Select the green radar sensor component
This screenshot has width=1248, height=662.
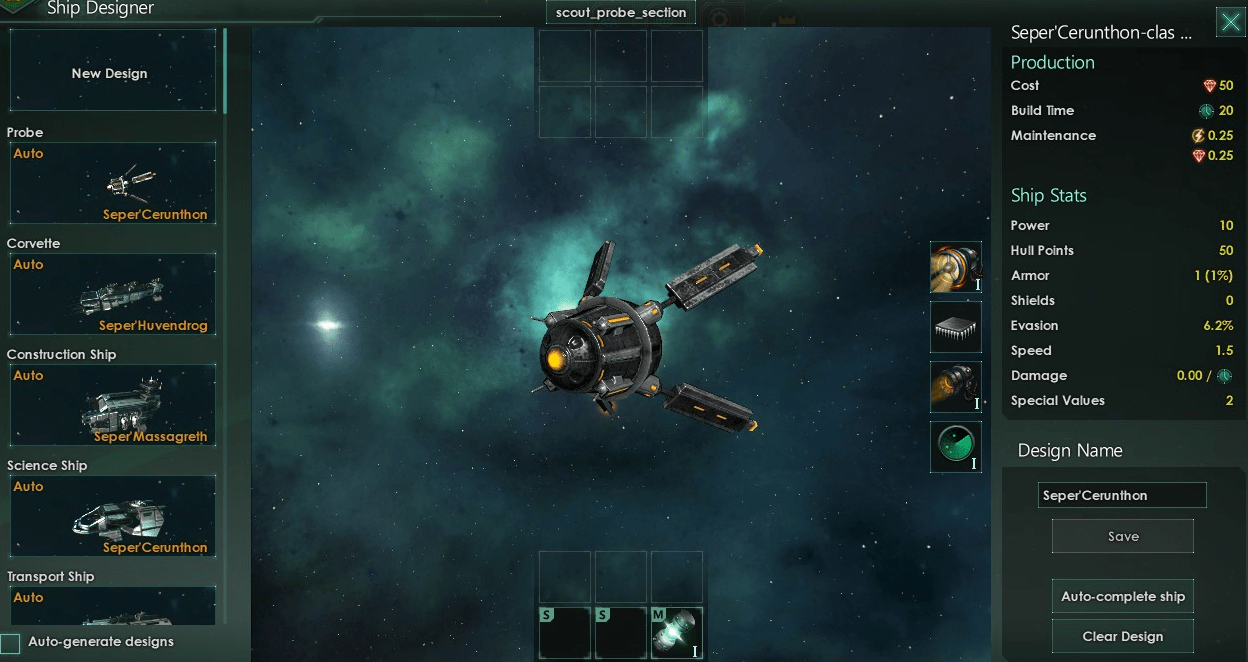pyautogui.click(x=955, y=446)
